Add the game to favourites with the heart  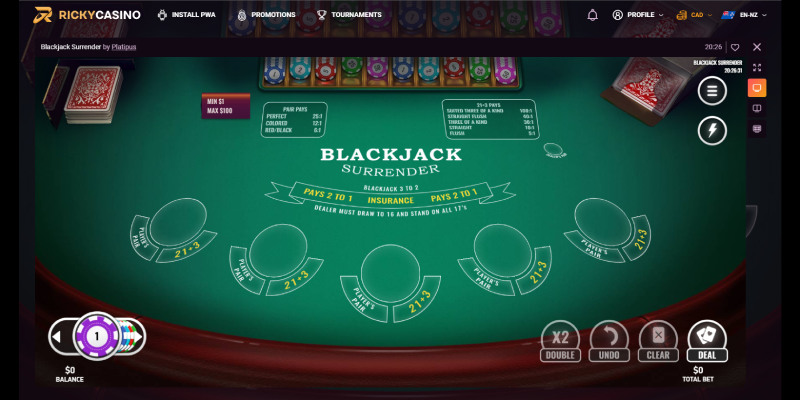pyautogui.click(x=735, y=47)
